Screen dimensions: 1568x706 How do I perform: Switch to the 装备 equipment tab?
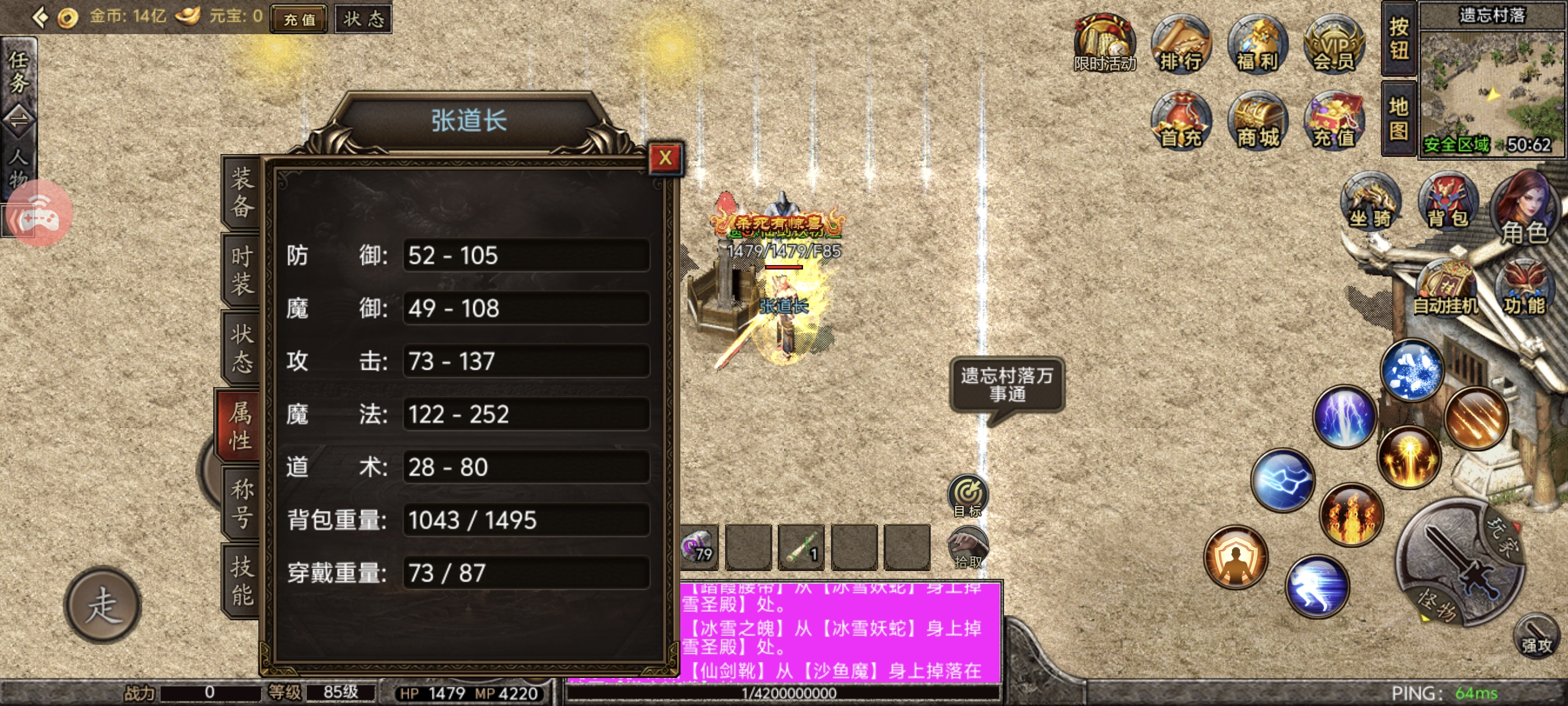click(241, 193)
